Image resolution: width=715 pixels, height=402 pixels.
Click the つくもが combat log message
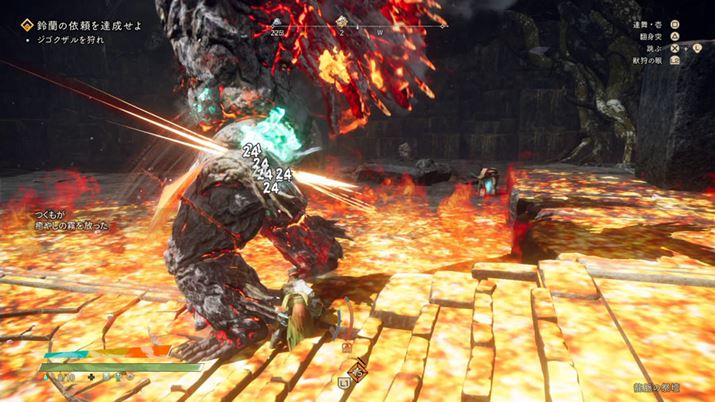tap(69, 220)
